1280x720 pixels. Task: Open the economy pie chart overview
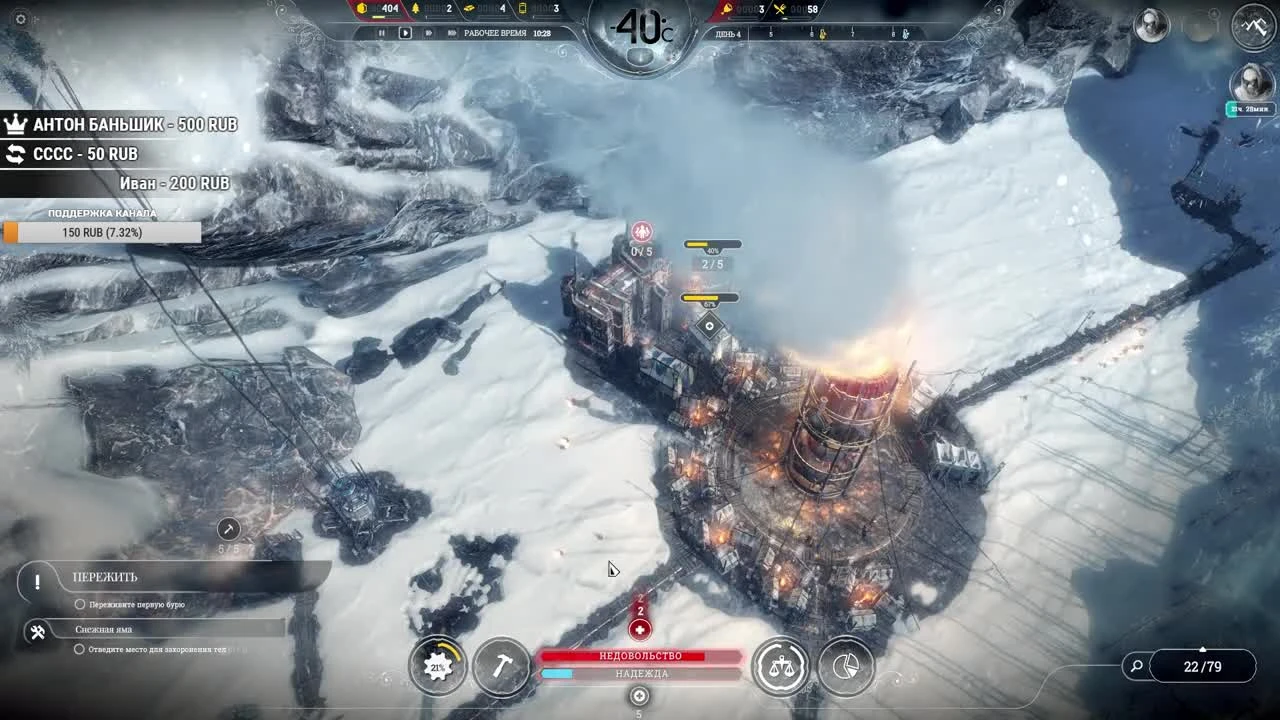(845, 666)
